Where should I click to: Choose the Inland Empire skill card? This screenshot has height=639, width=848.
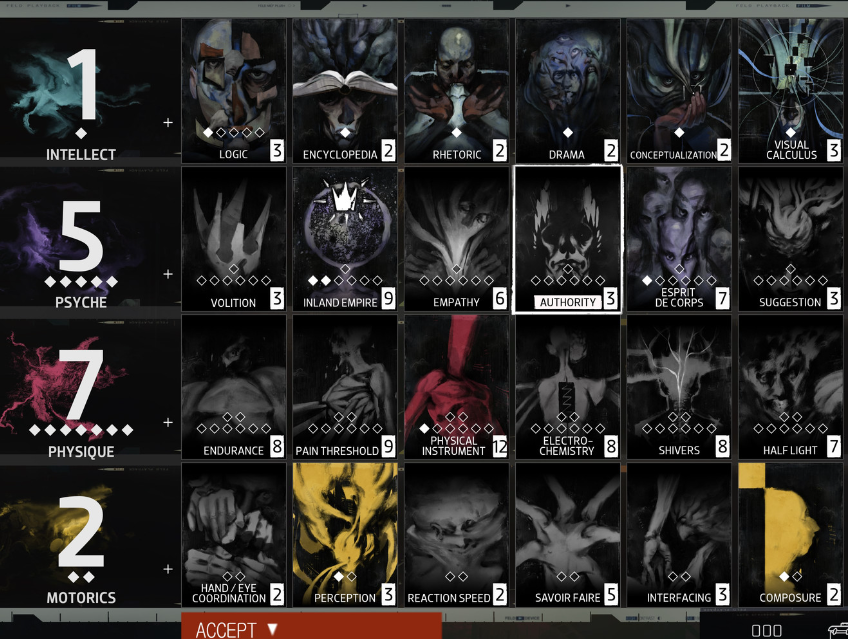(345, 238)
